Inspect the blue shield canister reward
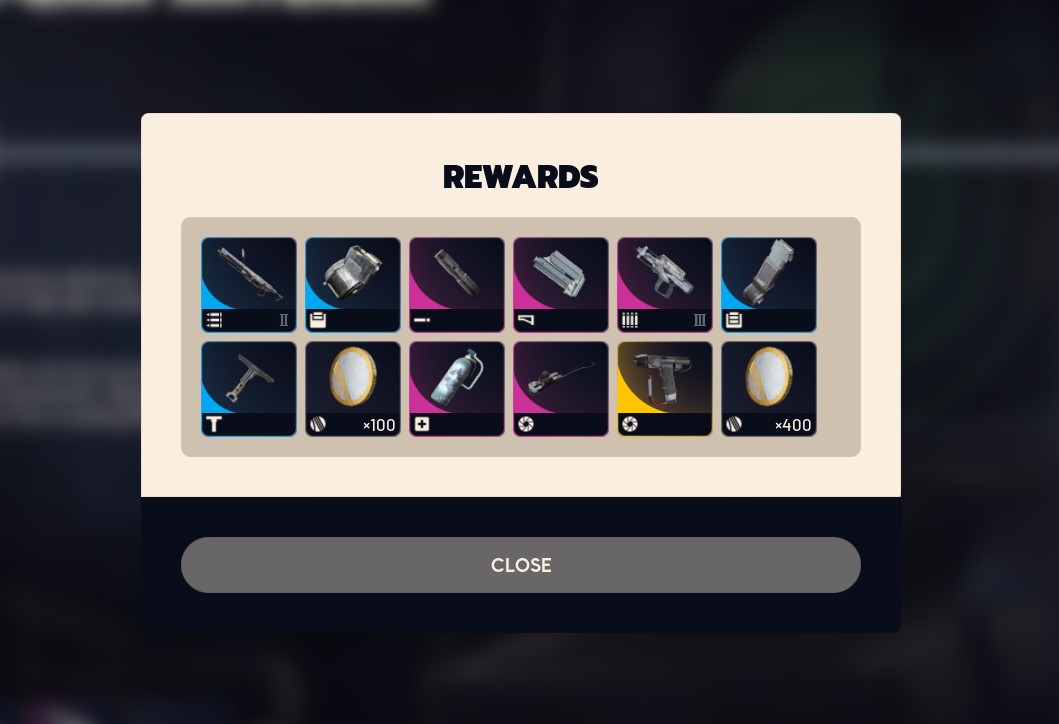The width and height of the screenshot is (1059, 724). point(353,285)
